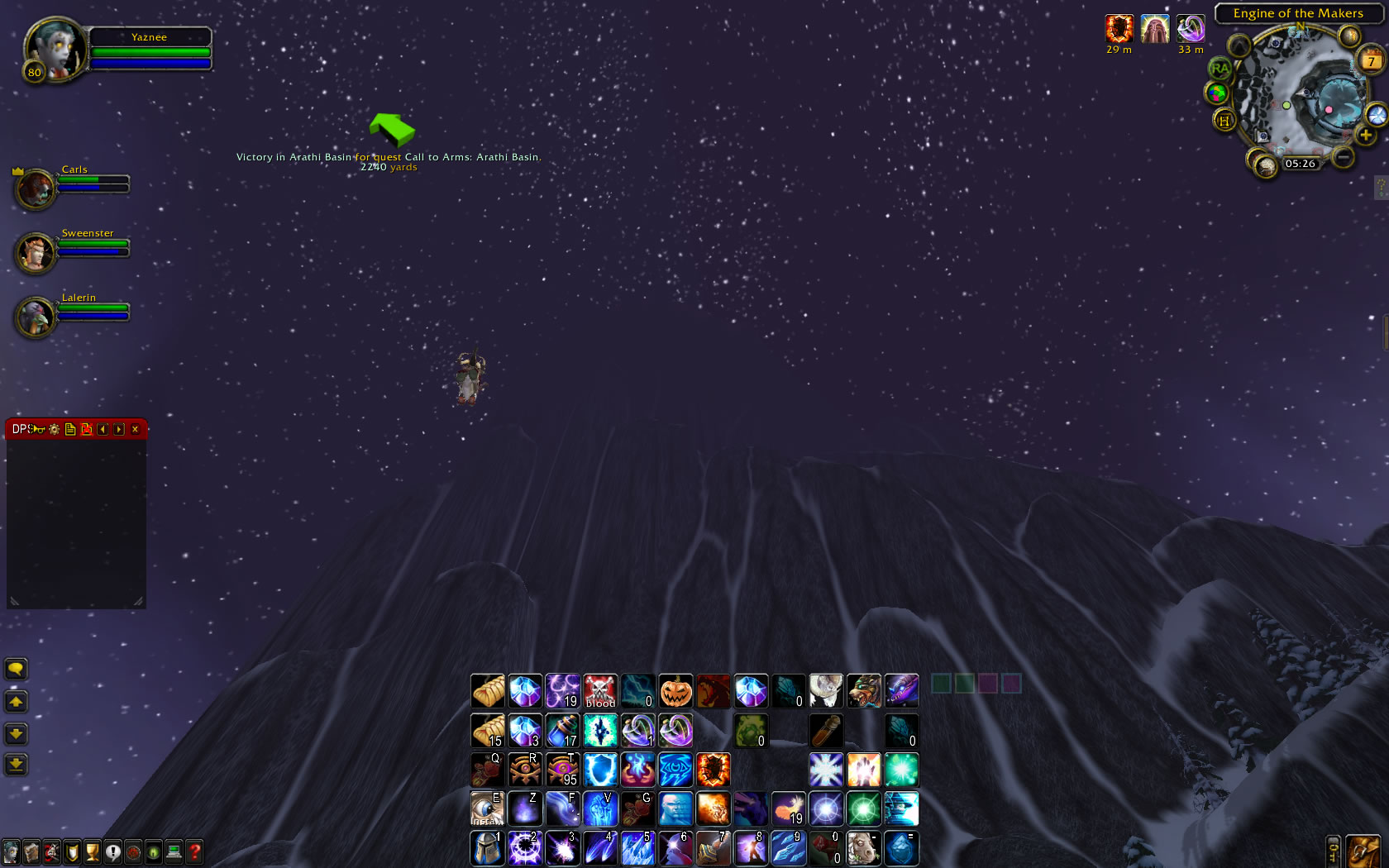Open the calendar showing day 7
This screenshot has height=868, width=1389.
1370,61
